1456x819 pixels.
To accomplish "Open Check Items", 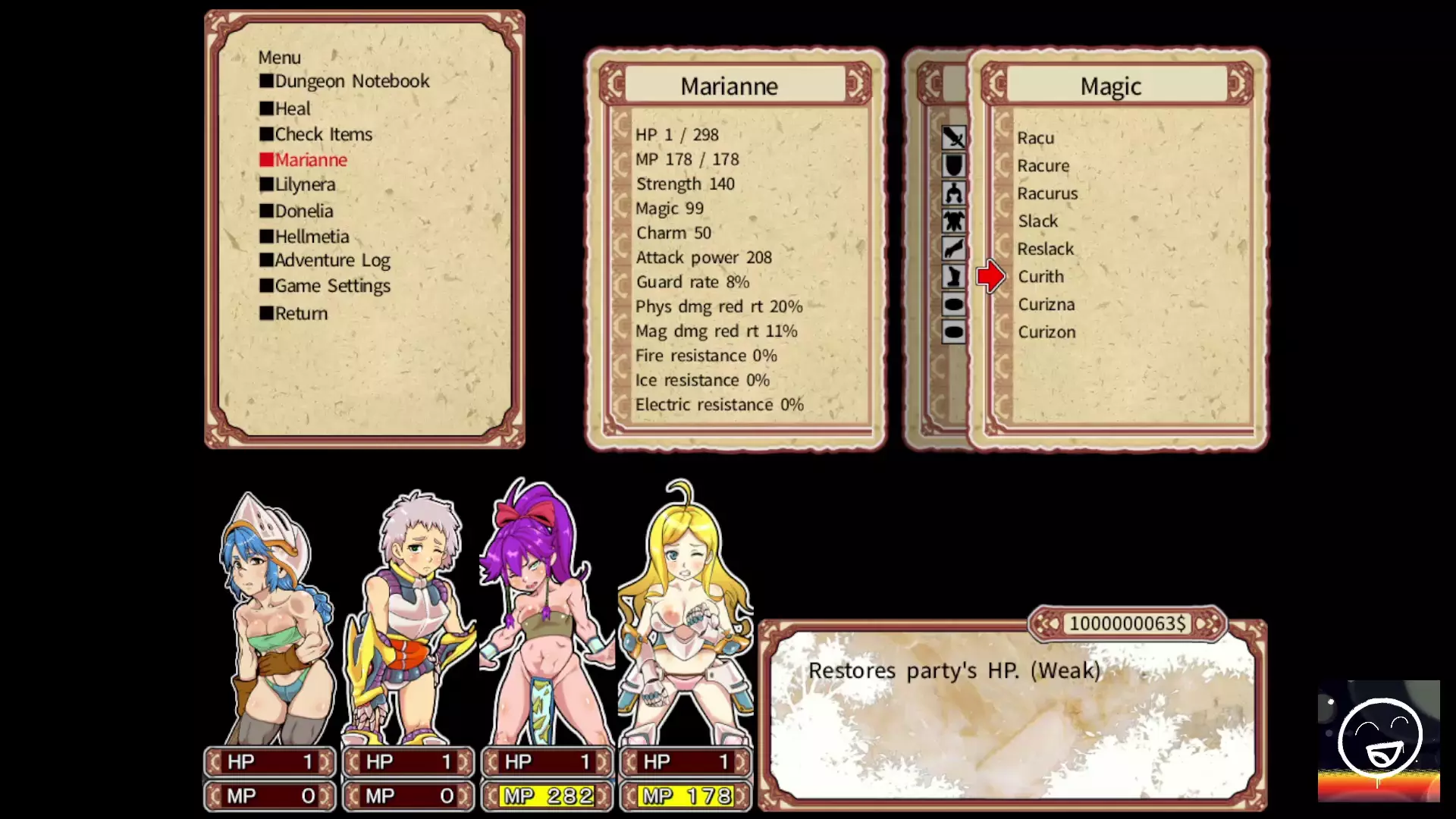I will [x=323, y=134].
